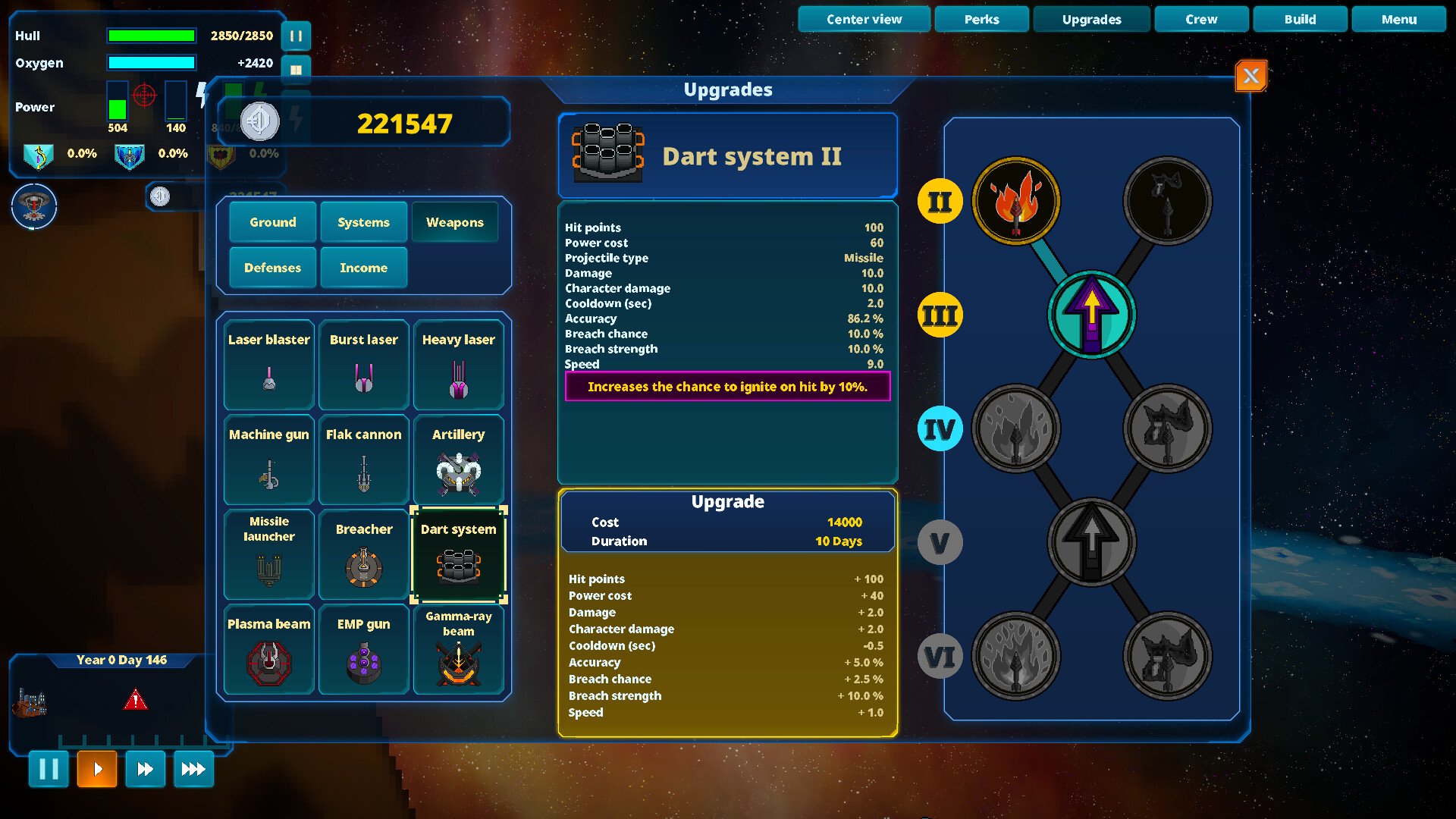Screen dimensions: 1456x819
Task: Select the Heavy laser weapon icon
Action: 458,365
